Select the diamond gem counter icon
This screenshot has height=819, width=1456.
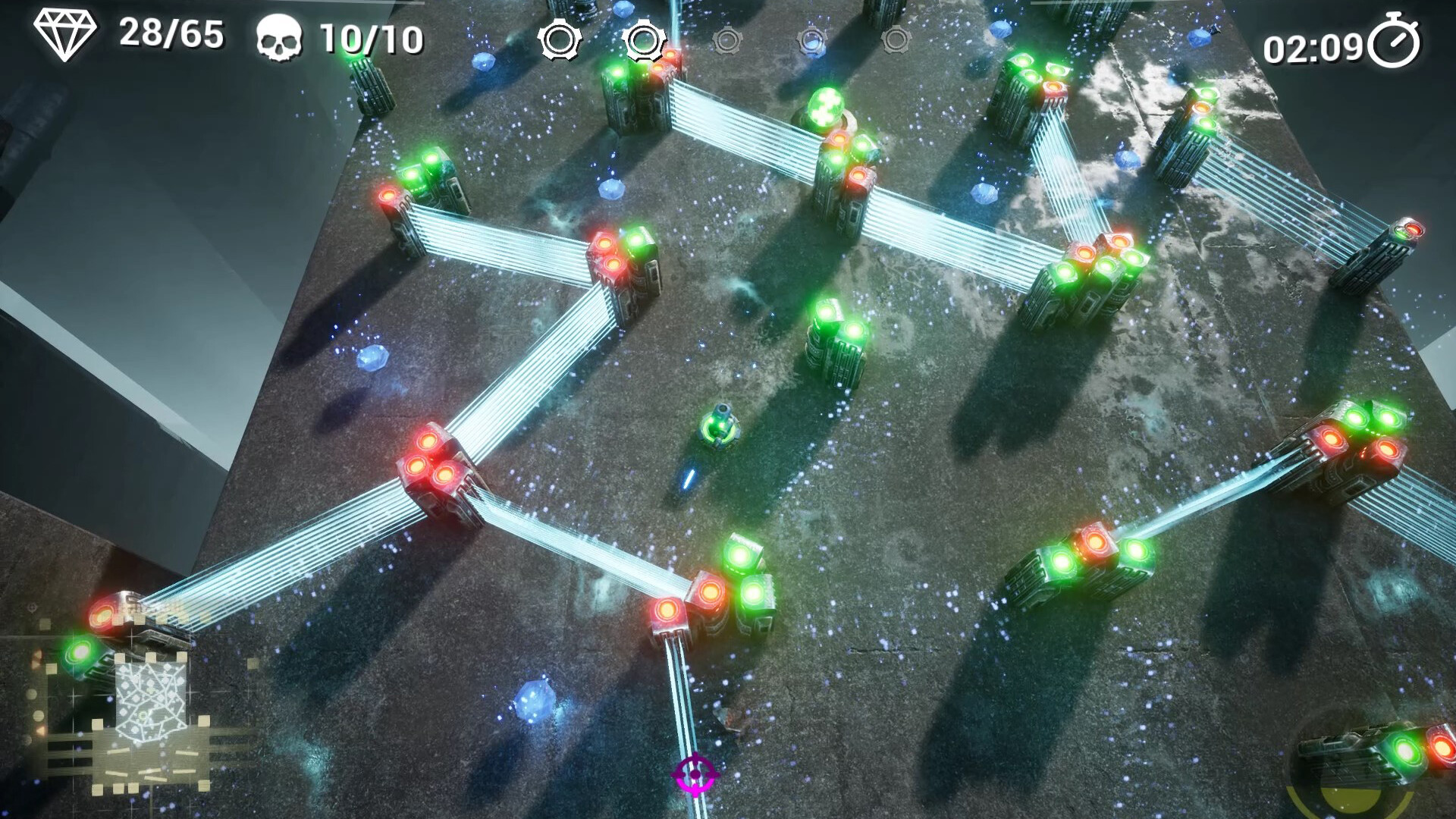(65, 35)
